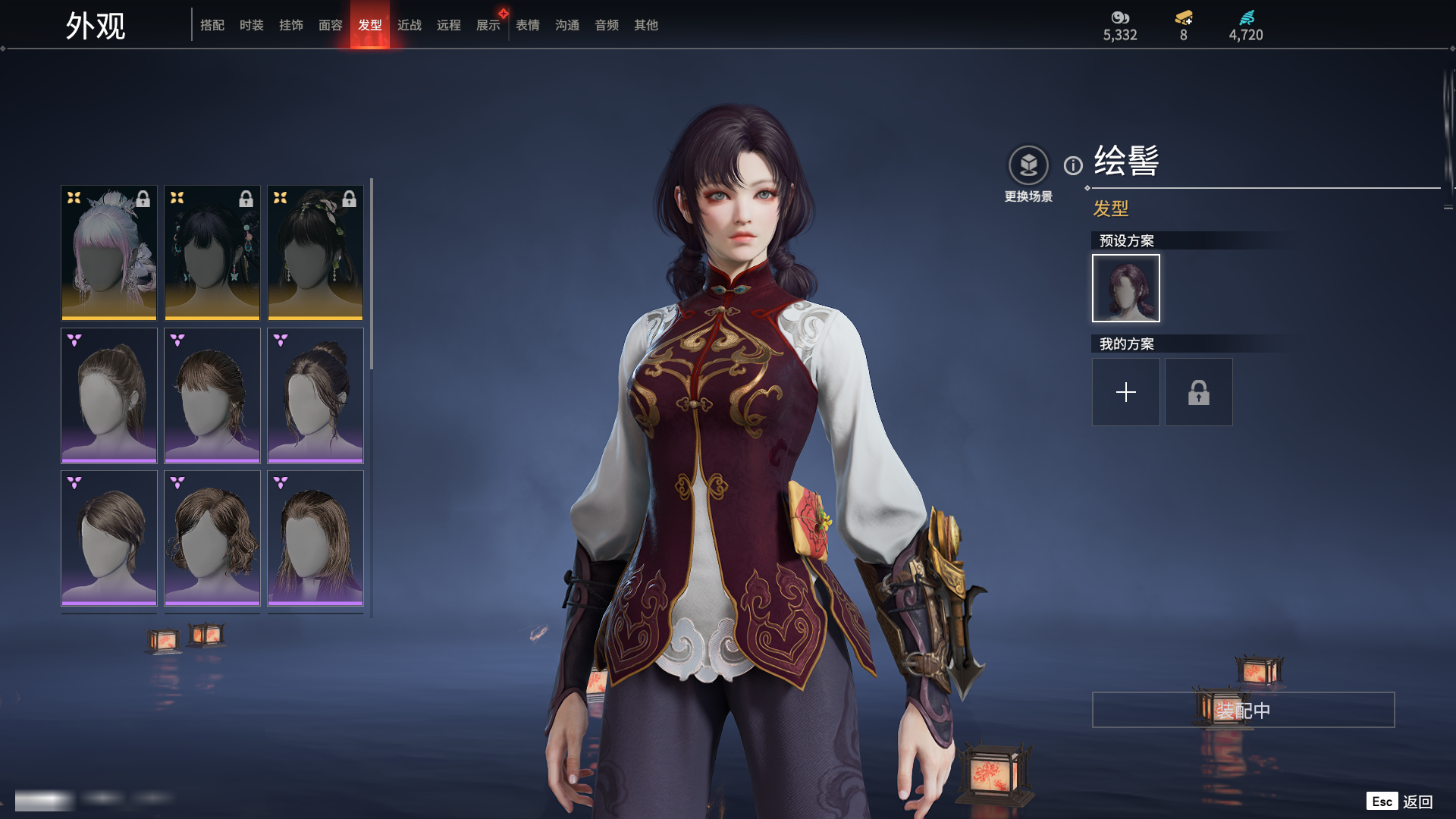This screenshot has height=819, width=1456.
Task: Go to the 面容 face tab
Action: click(331, 25)
